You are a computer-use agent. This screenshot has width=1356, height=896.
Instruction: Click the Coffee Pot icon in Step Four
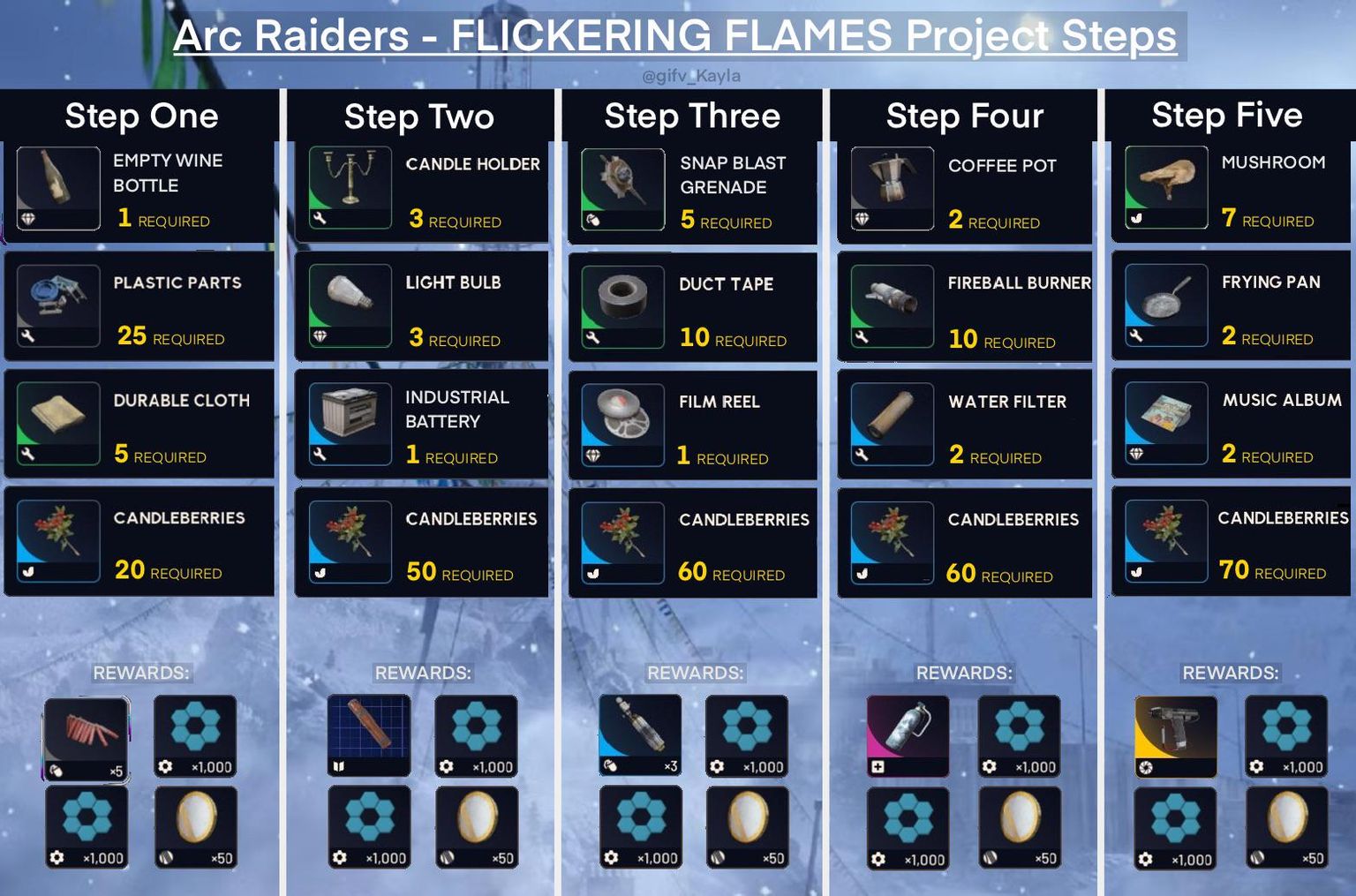pos(893,185)
